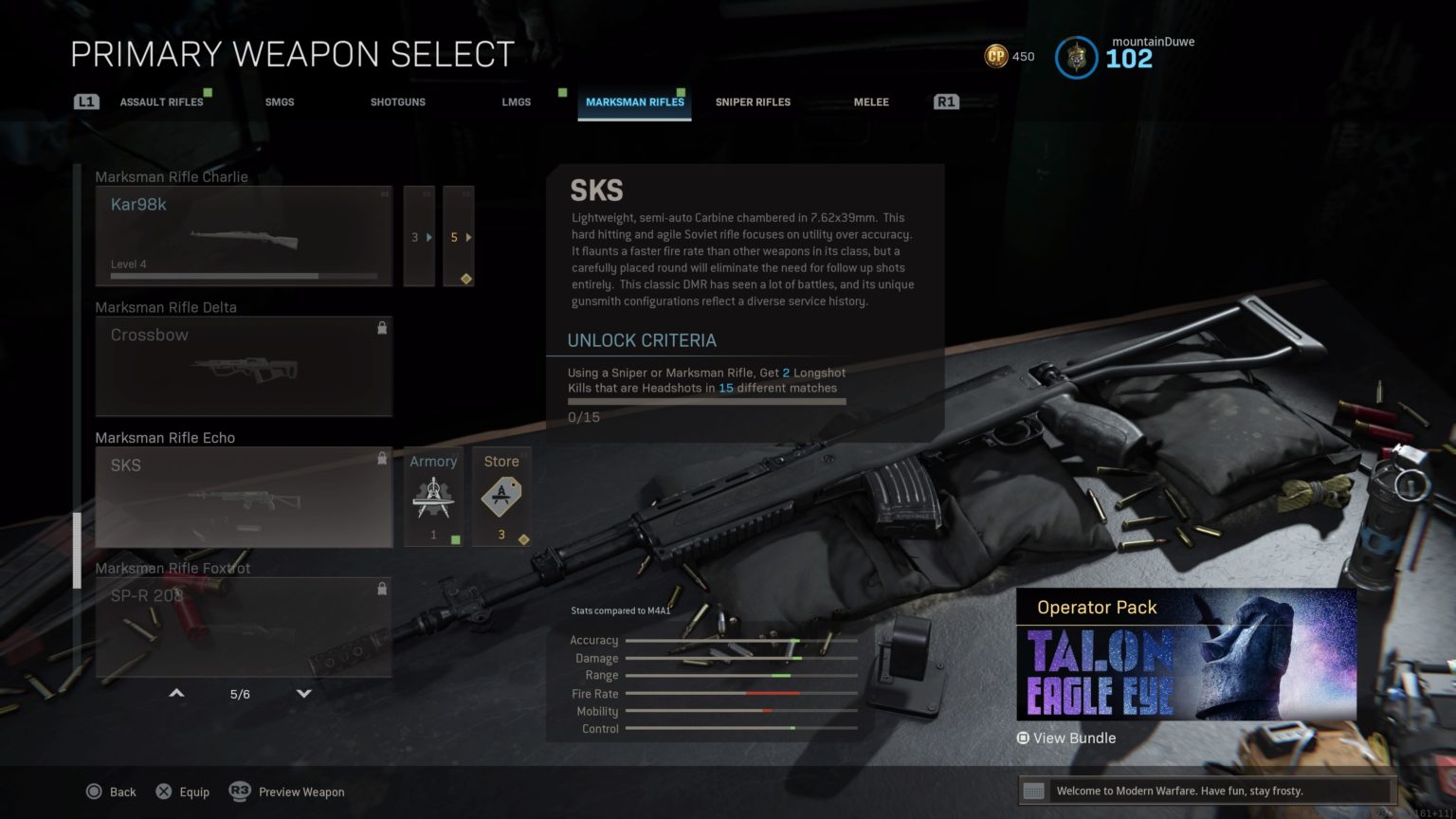The image size is (1456, 819).
Task: Collapse the list using the up chevron
Action: coord(176,693)
